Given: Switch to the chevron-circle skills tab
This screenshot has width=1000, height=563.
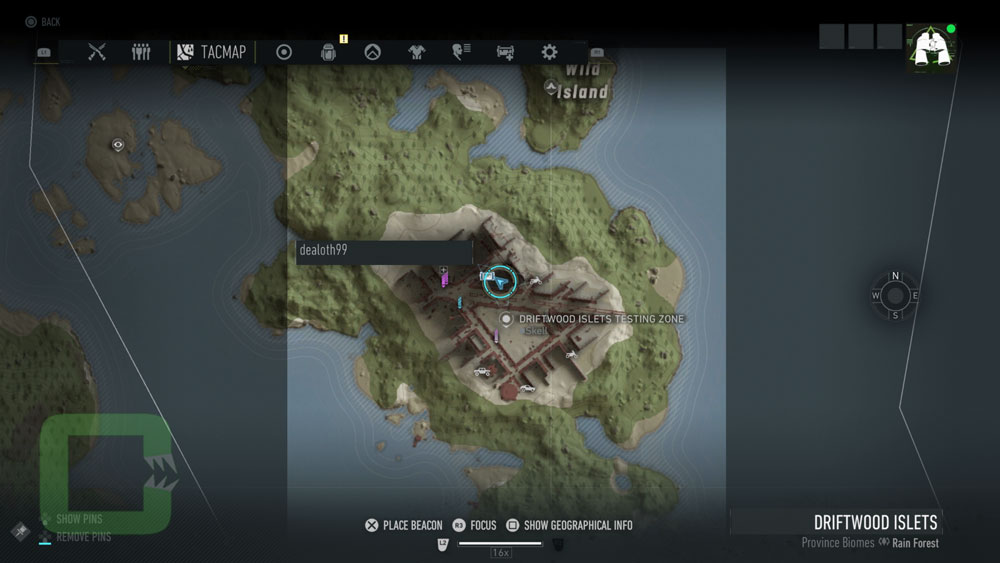Looking at the screenshot, I should coord(372,52).
